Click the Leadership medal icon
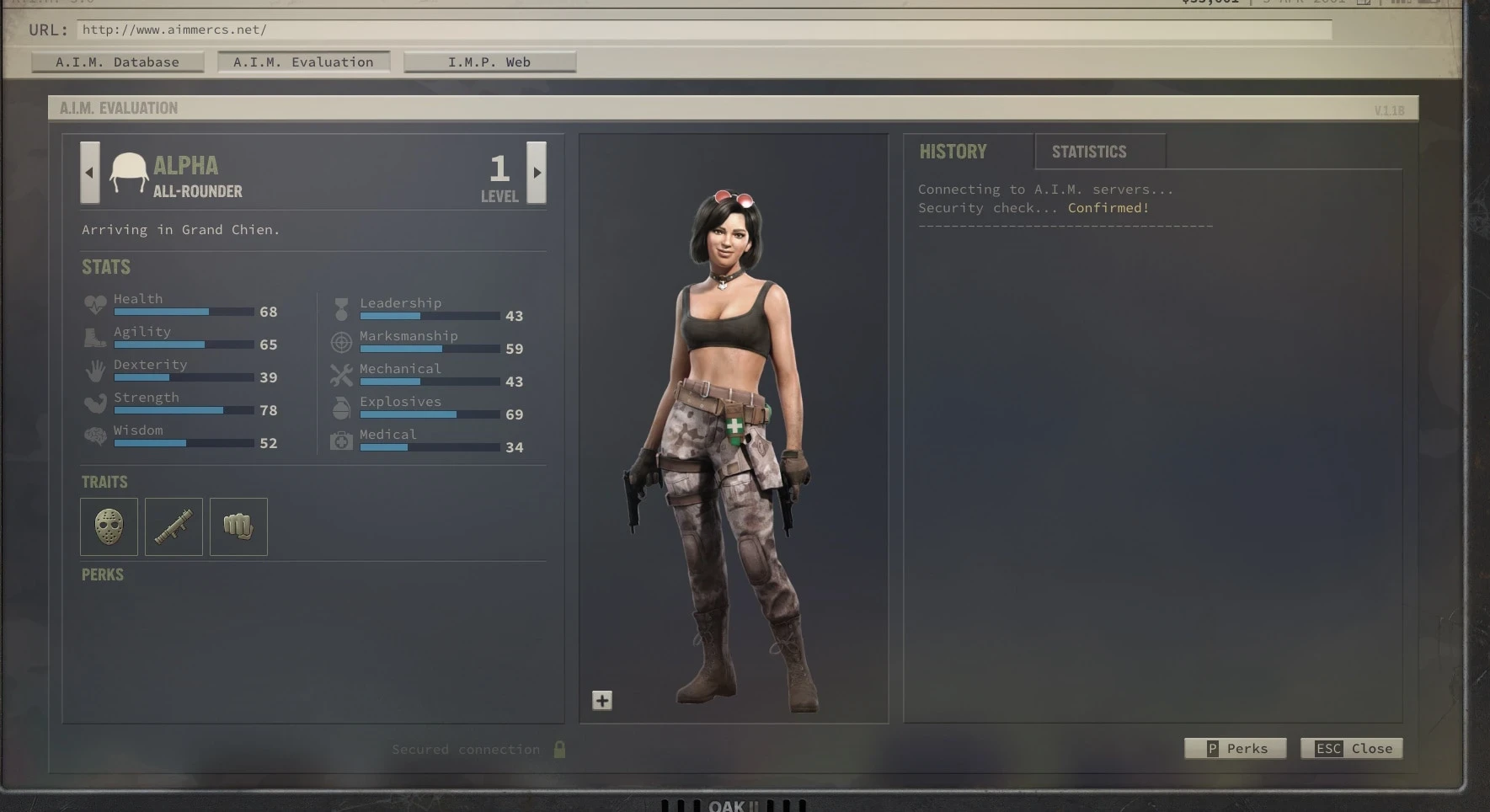This screenshot has width=1490, height=812. click(341, 309)
